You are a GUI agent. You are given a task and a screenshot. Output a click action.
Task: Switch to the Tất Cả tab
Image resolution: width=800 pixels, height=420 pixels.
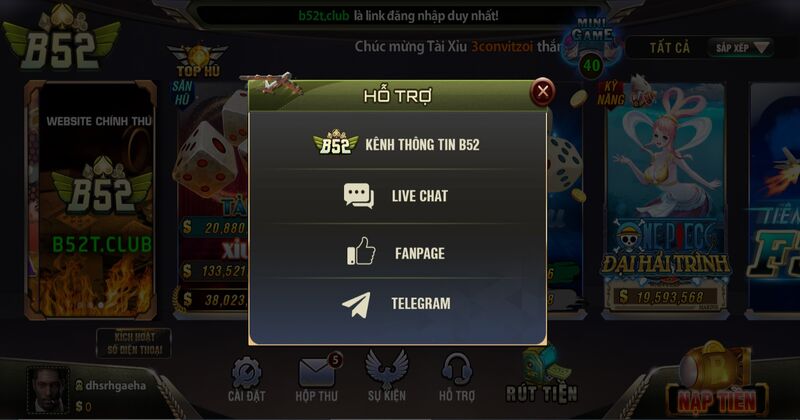tap(669, 47)
